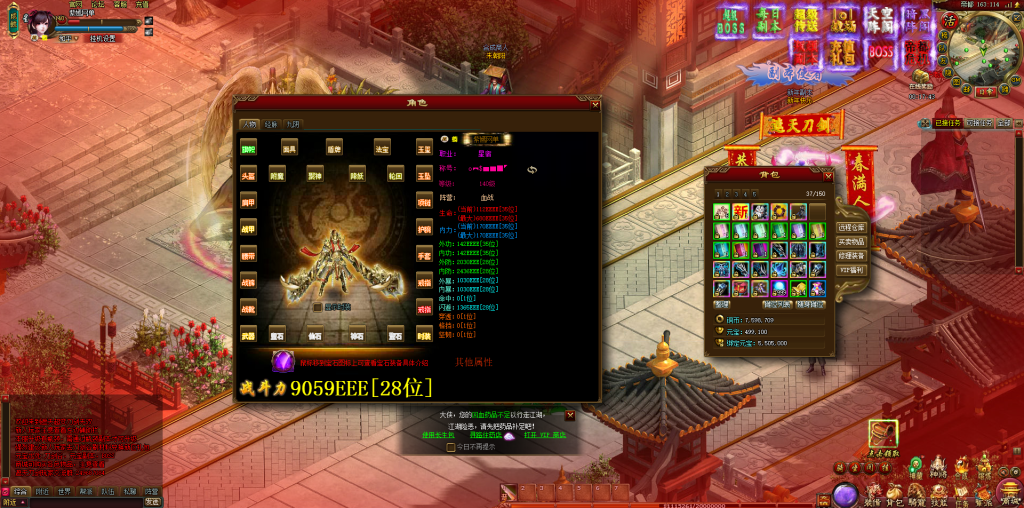Sort the bag with 整理 button

(x=722, y=303)
